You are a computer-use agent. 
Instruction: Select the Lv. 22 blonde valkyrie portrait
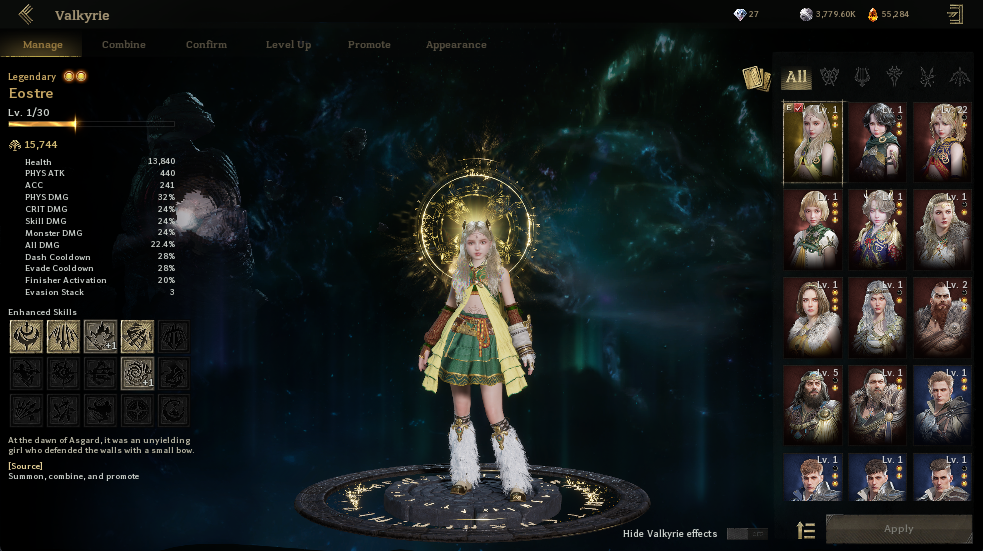(941, 140)
